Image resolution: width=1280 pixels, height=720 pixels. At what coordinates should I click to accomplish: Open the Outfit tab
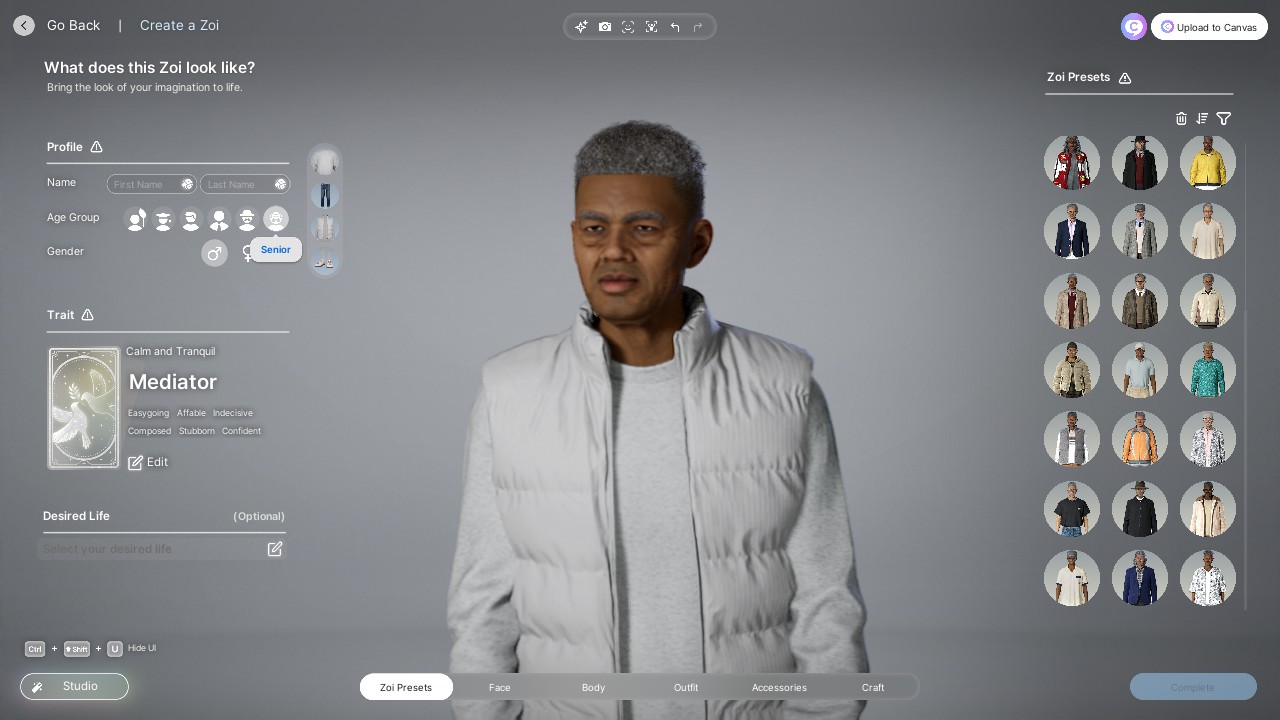686,687
